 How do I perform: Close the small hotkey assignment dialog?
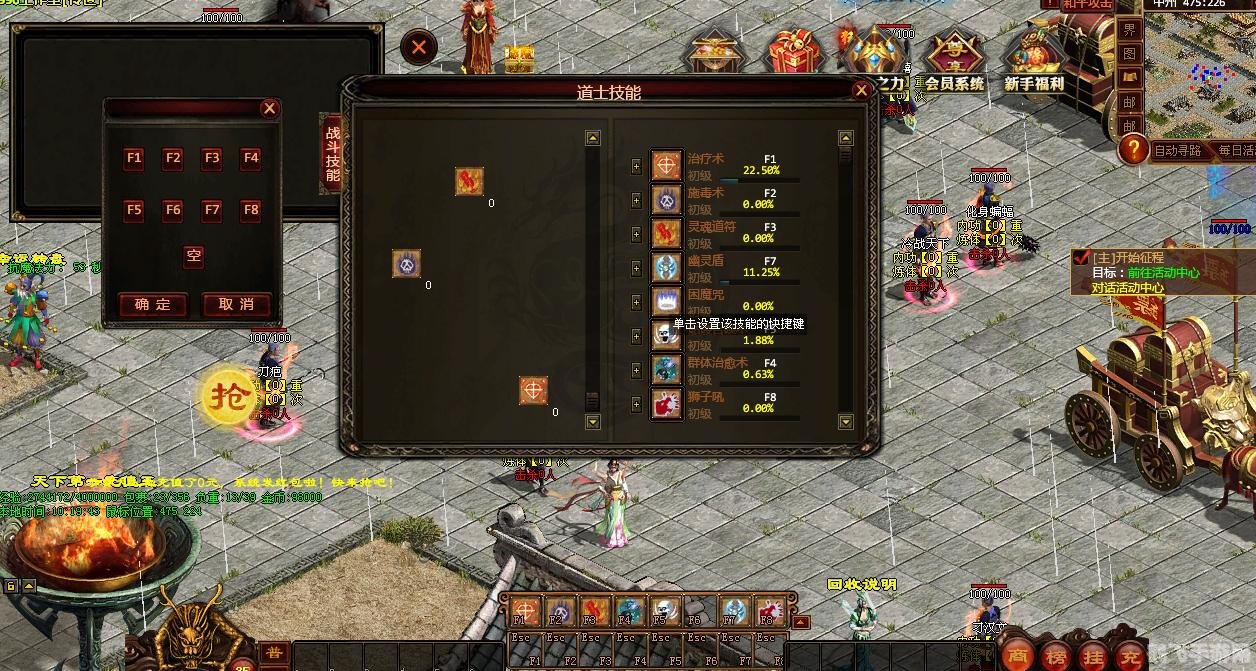point(269,109)
